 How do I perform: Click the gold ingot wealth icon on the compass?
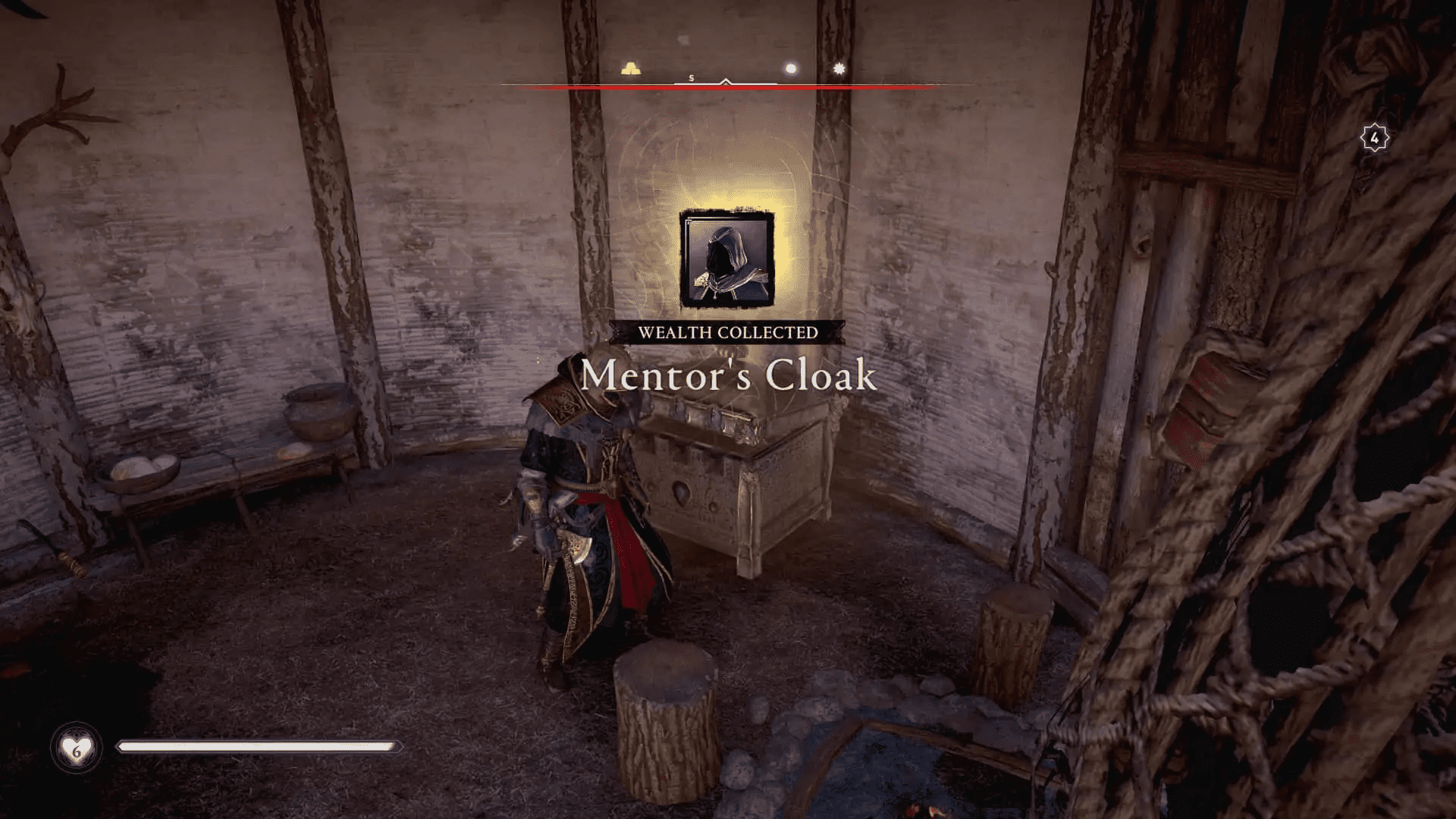click(629, 69)
